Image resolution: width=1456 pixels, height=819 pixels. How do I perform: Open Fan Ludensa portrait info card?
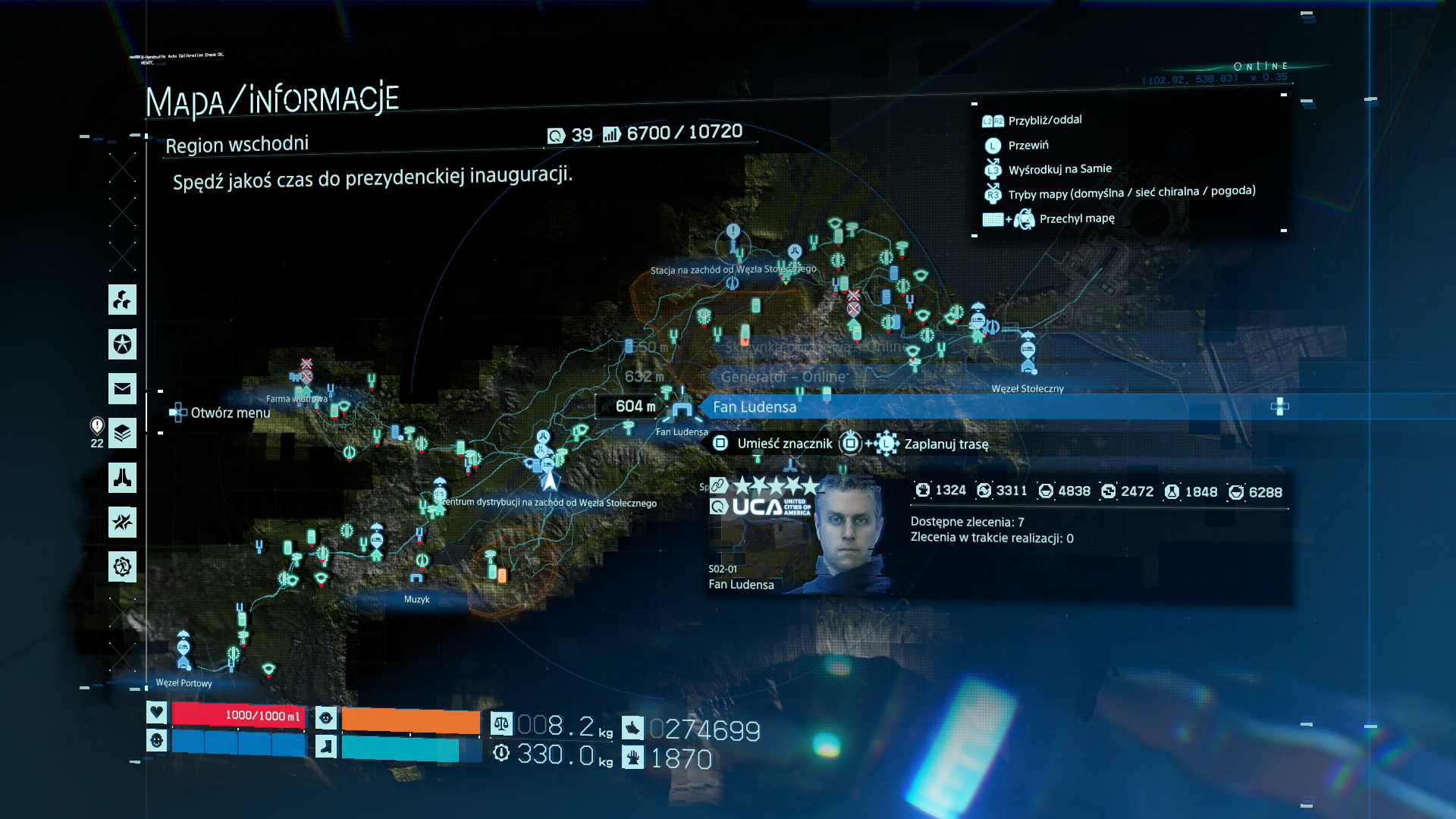click(799, 536)
